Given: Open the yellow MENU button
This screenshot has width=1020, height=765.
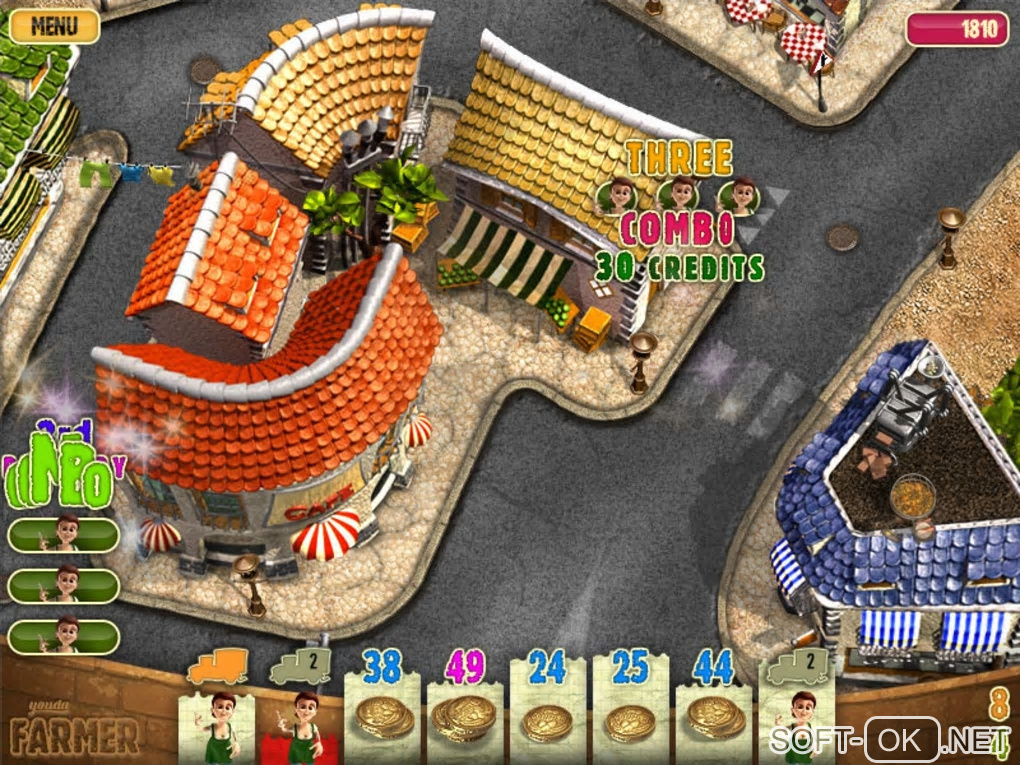Looking at the screenshot, I should point(54,26).
